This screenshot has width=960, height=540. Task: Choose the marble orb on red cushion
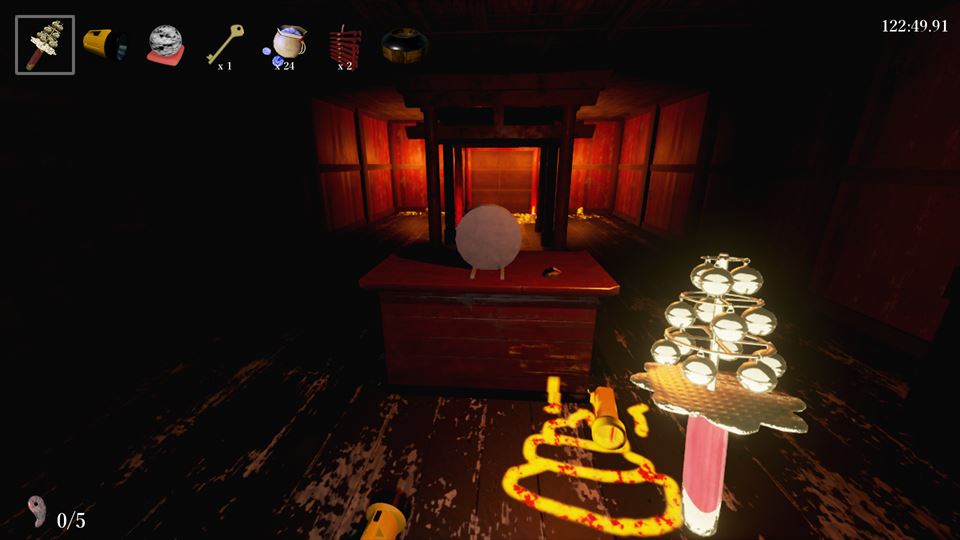coord(165,45)
